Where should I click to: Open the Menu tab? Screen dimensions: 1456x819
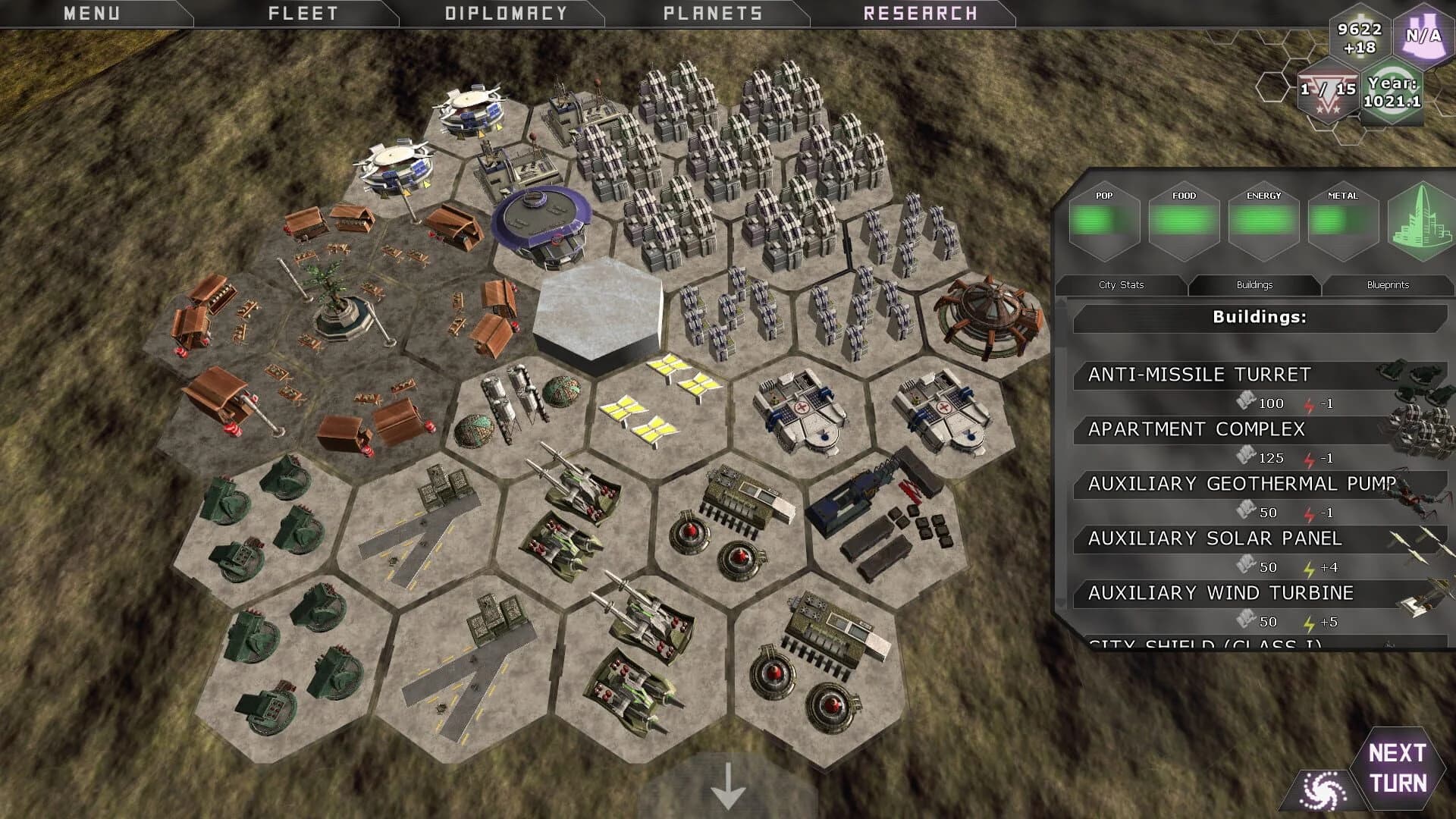pos(92,13)
